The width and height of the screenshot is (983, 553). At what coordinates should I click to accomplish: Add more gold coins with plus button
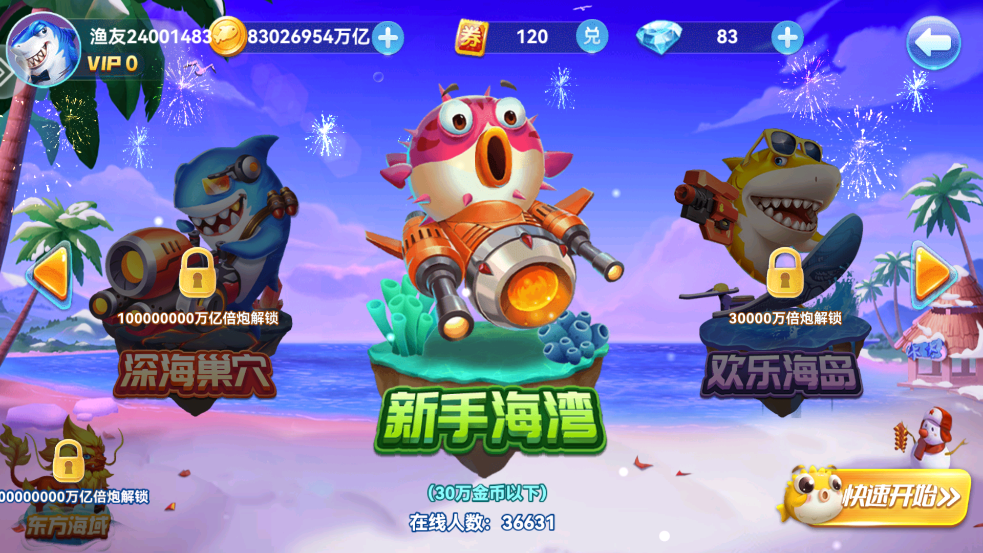(x=388, y=38)
